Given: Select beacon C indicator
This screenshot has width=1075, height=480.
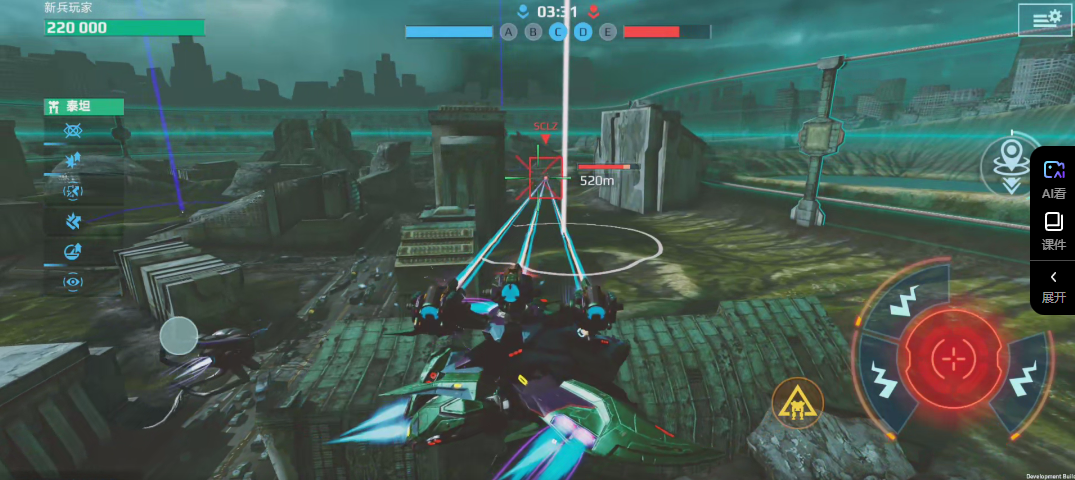Looking at the screenshot, I should pos(558,32).
